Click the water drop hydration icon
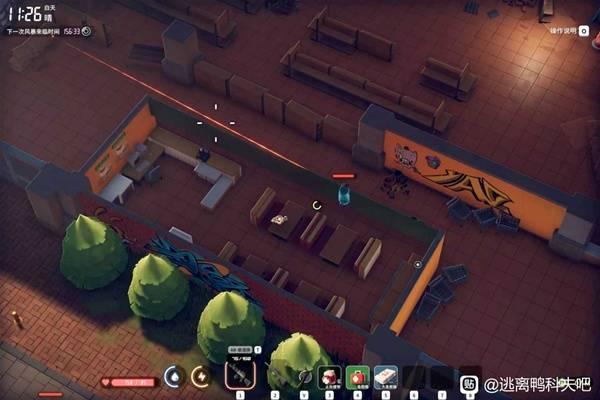Image resolution: width=600 pixels, height=400 pixels. [x=172, y=377]
